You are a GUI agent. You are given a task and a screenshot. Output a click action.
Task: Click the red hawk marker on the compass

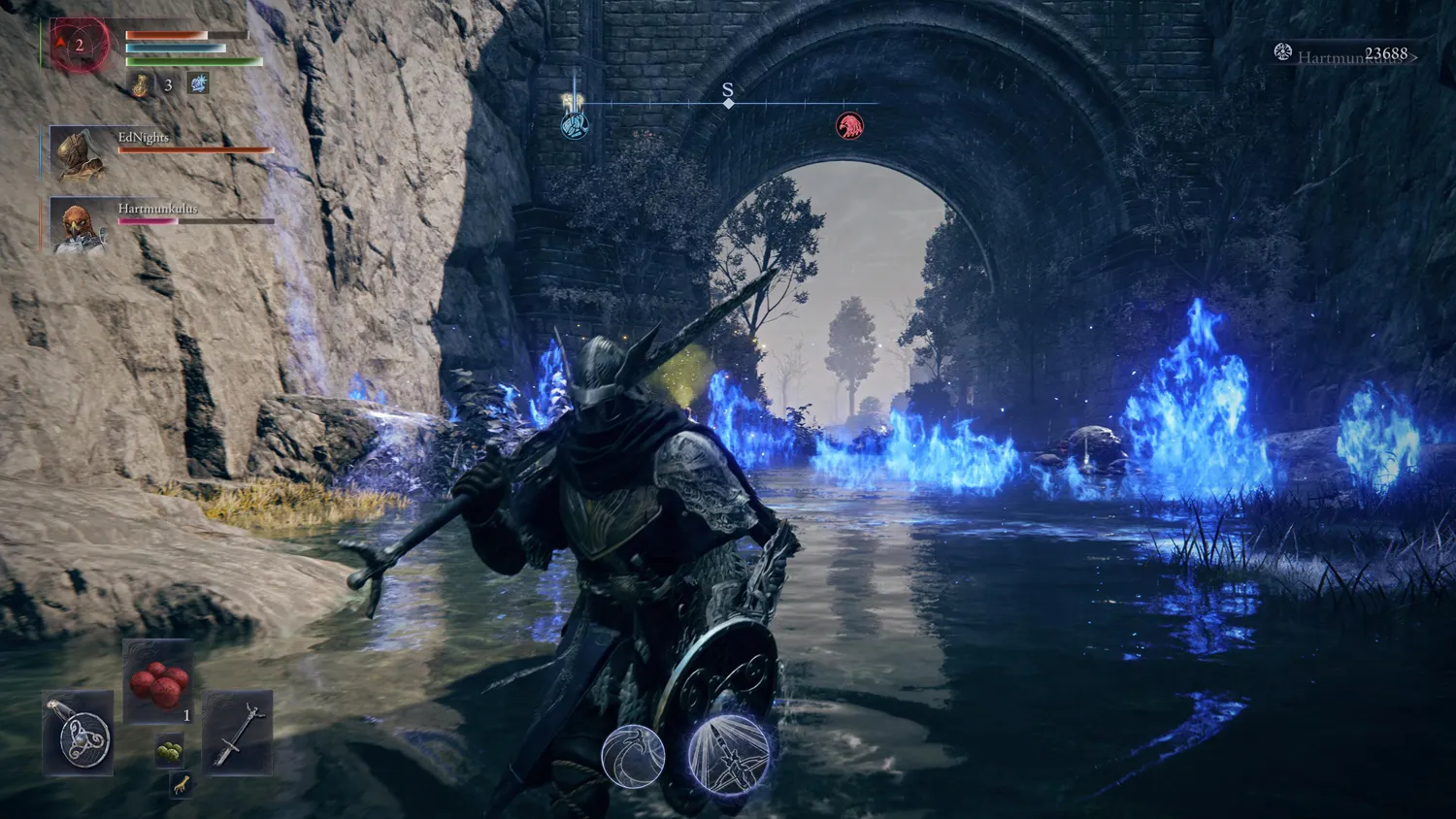[849, 126]
